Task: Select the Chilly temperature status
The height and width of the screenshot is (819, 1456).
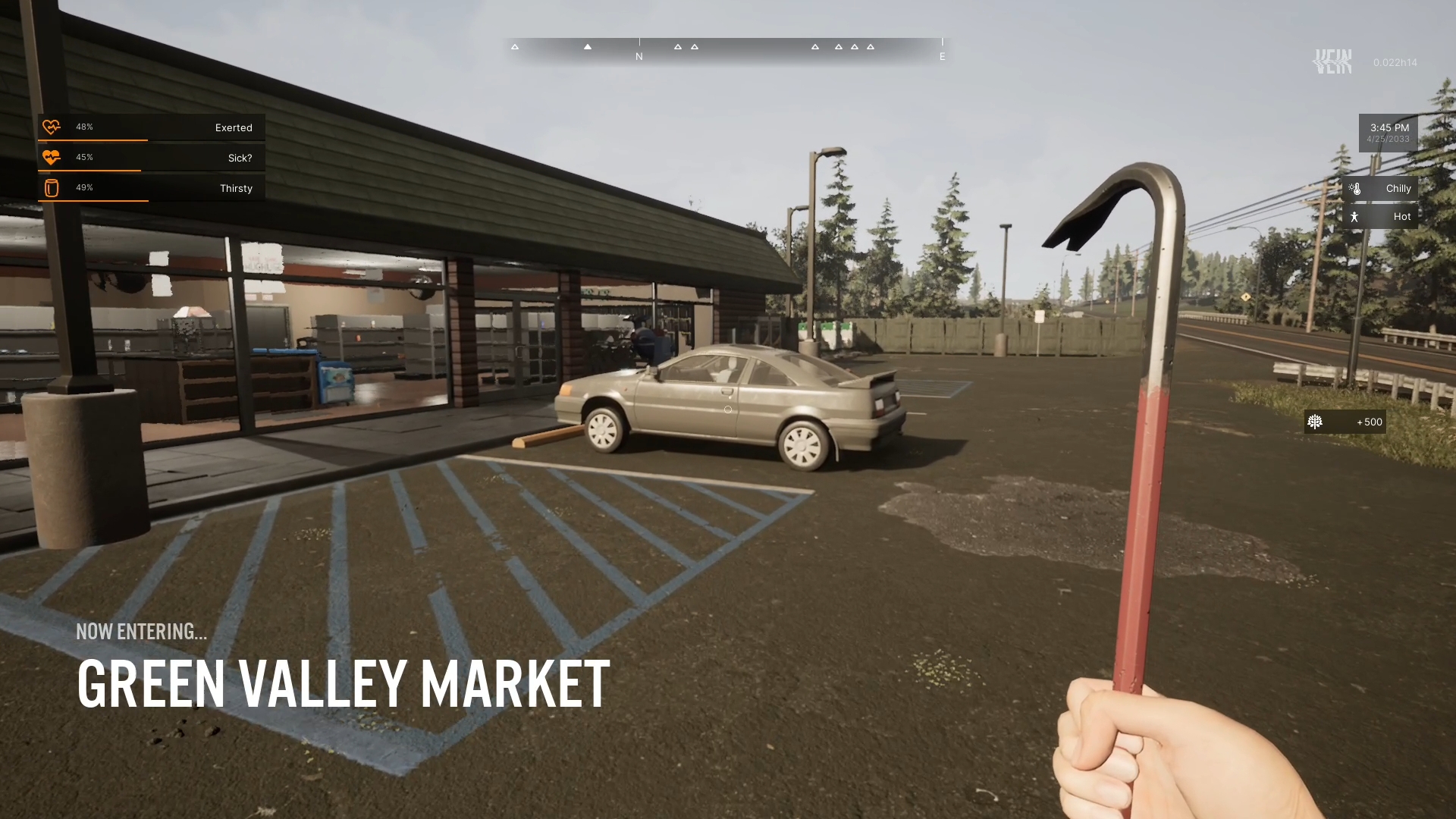Action: (1379, 189)
